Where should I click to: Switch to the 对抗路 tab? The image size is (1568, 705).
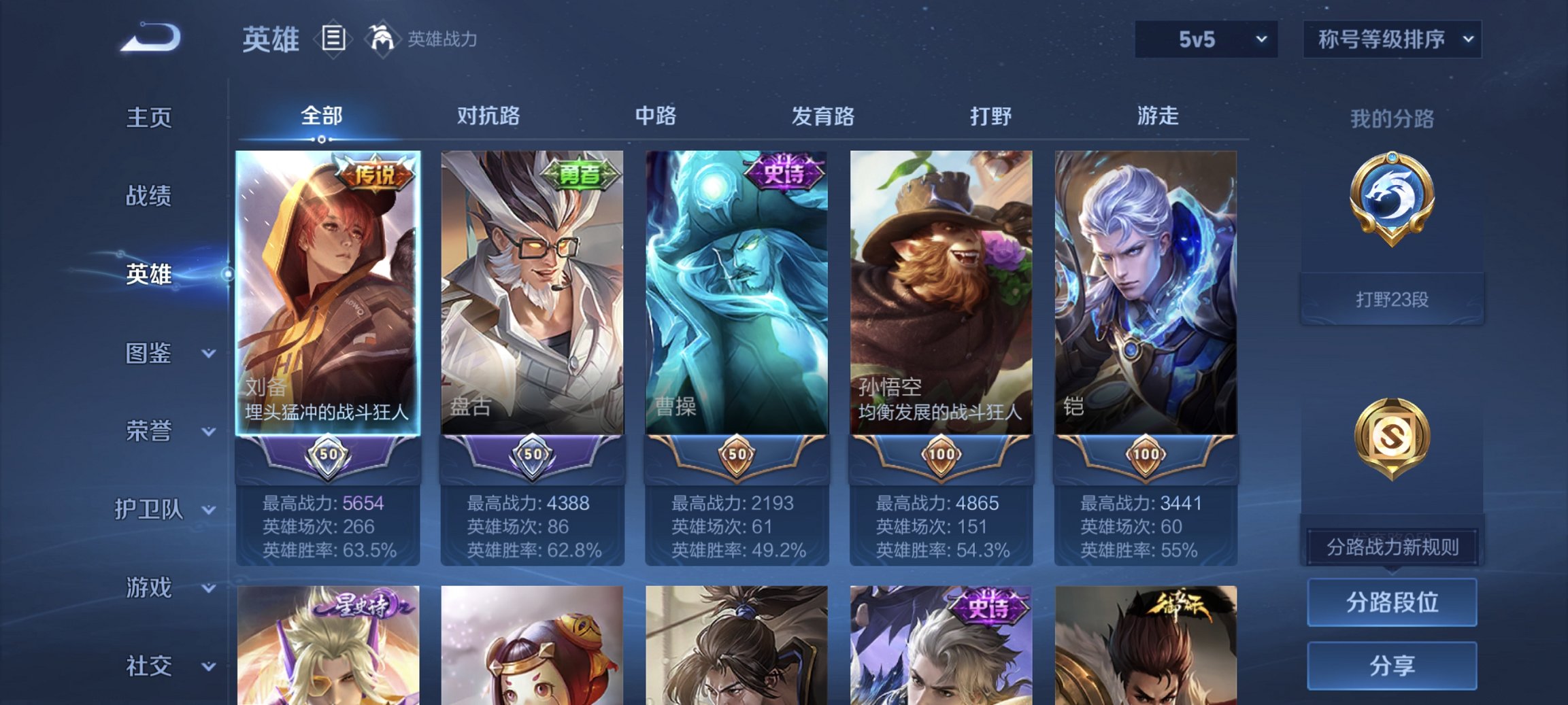click(x=489, y=116)
